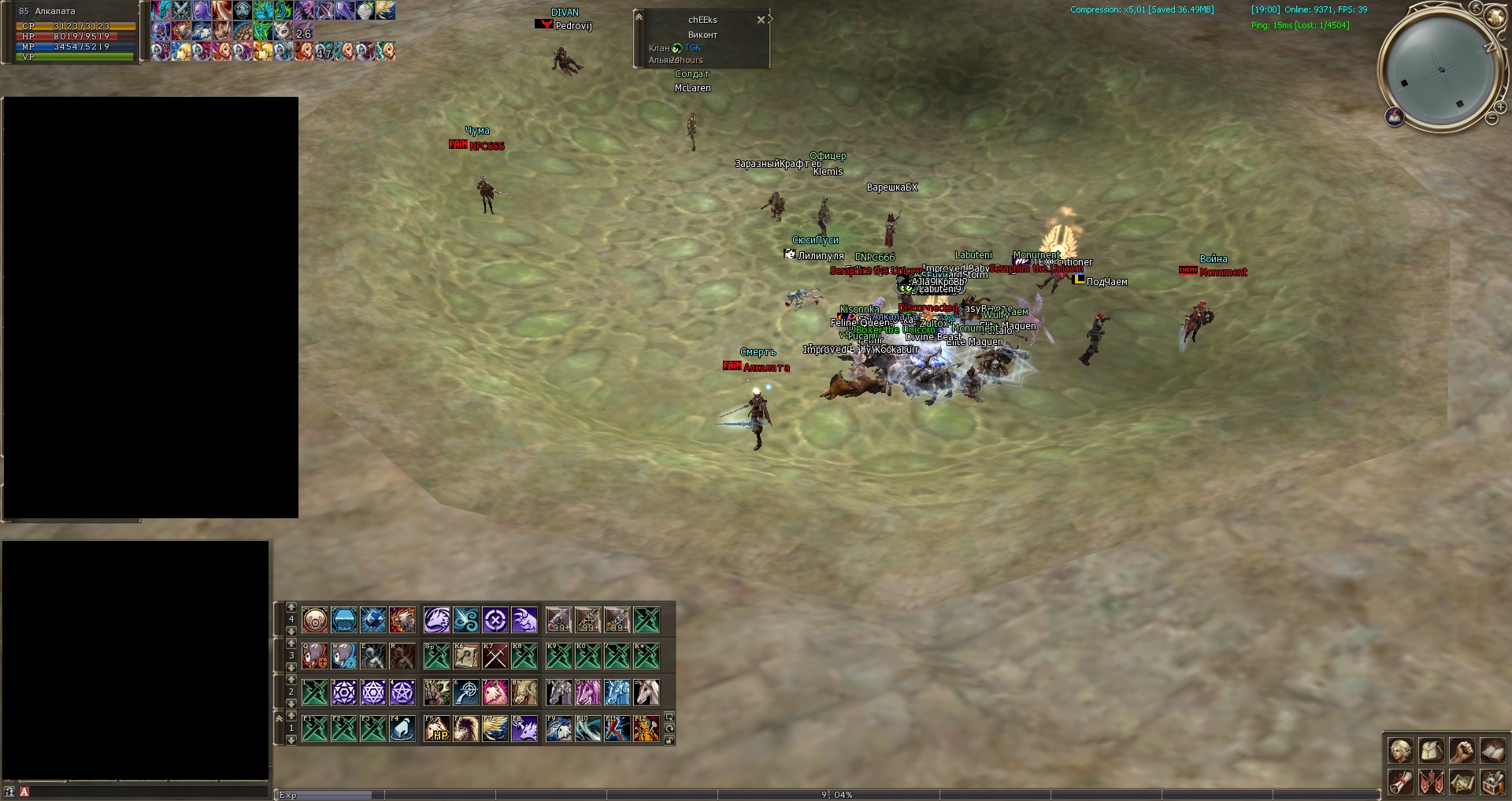1512x801 pixels.
Task: Use the F4 white fist skill
Action: click(402, 729)
